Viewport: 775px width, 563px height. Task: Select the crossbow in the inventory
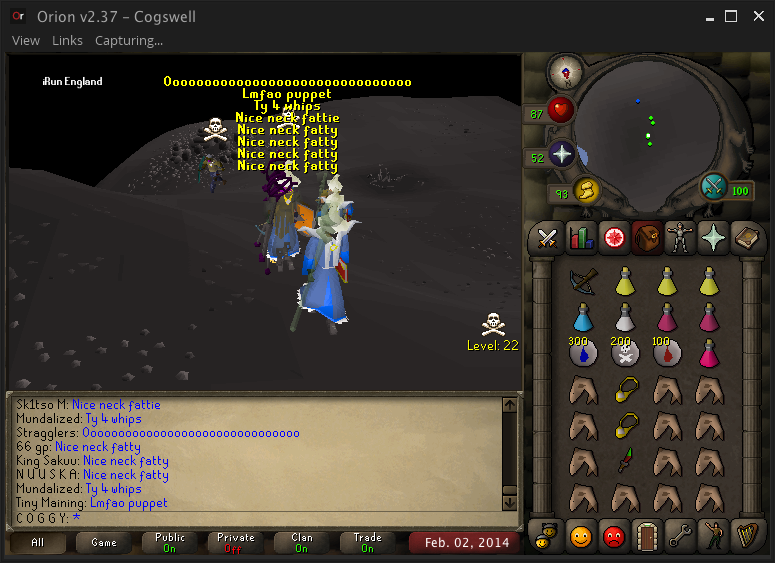tap(584, 282)
